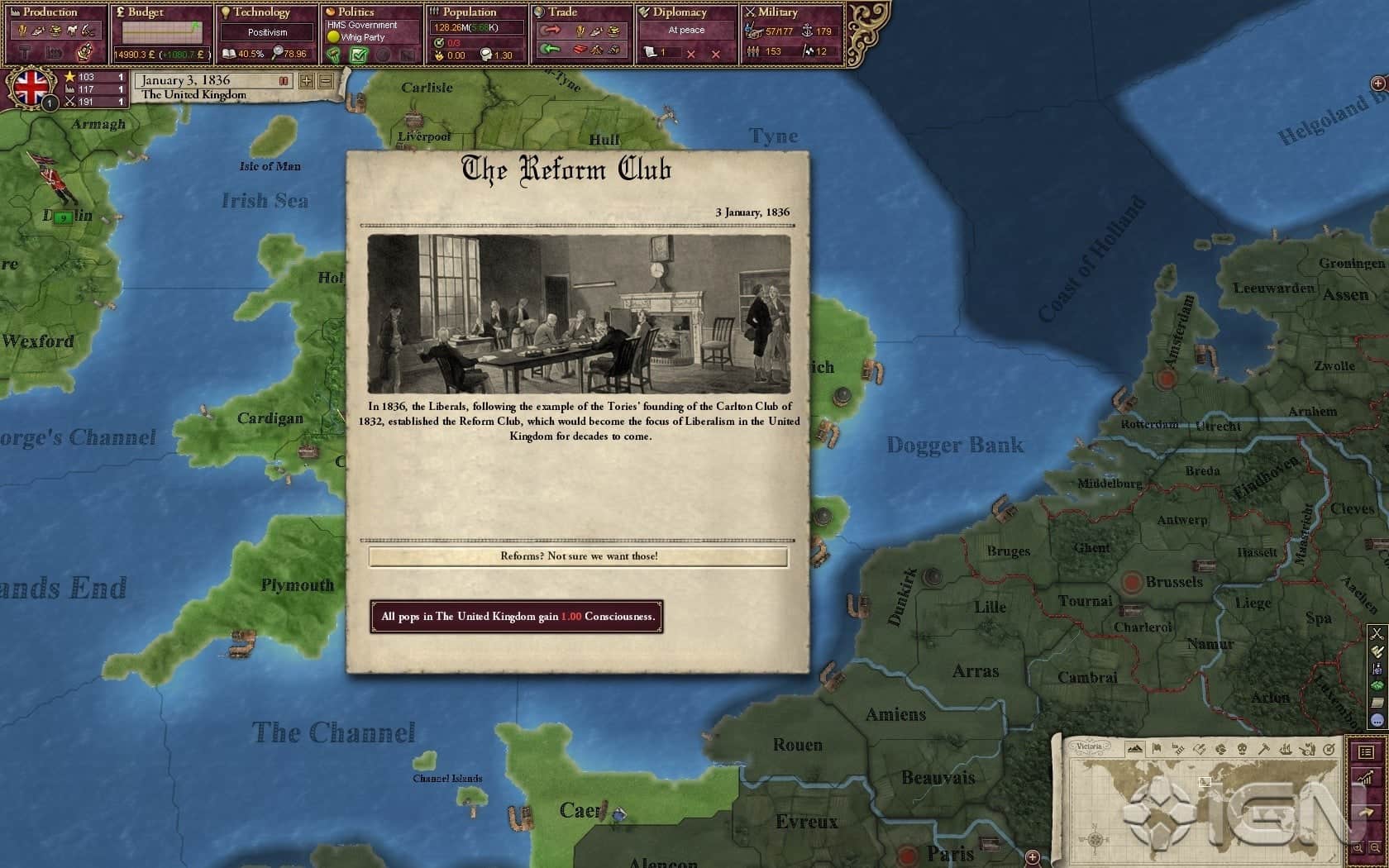Viewport: 1389px width, 868px height.
Task: Switch to political map mode via the flag icon
Action: [x=1156, y=748]
